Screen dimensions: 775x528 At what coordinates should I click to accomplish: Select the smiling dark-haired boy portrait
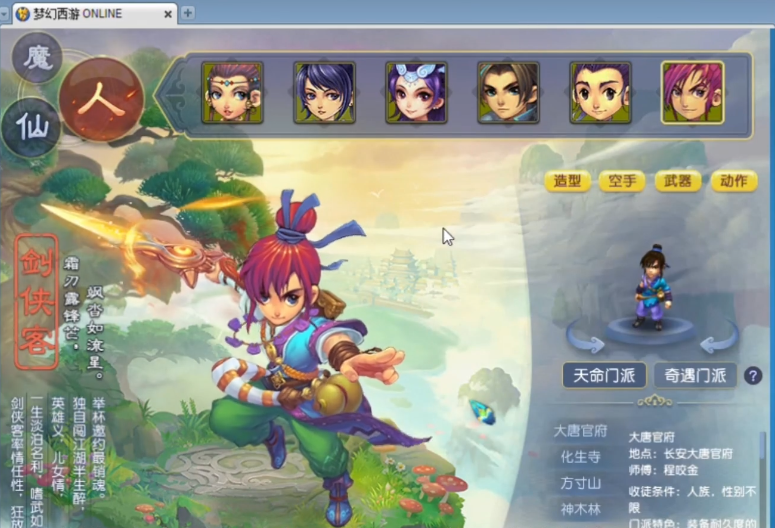[600, 93]
